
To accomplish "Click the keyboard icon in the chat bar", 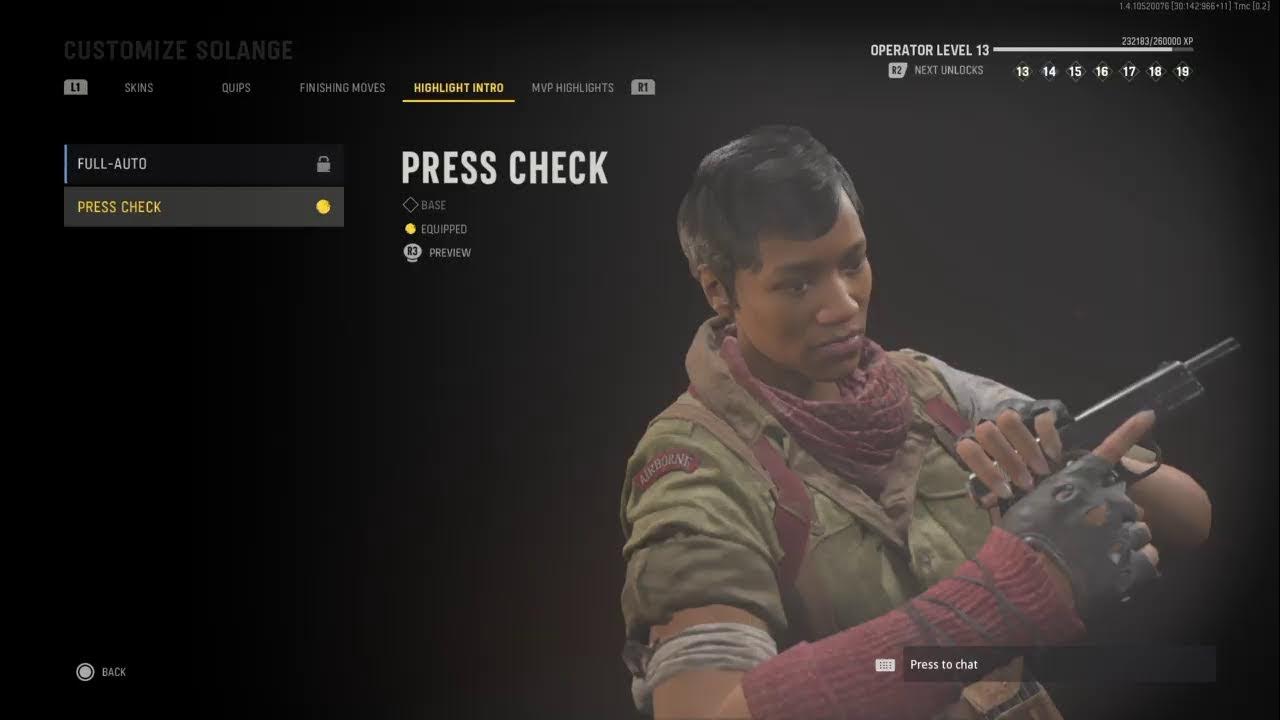I will pos(886,664).
